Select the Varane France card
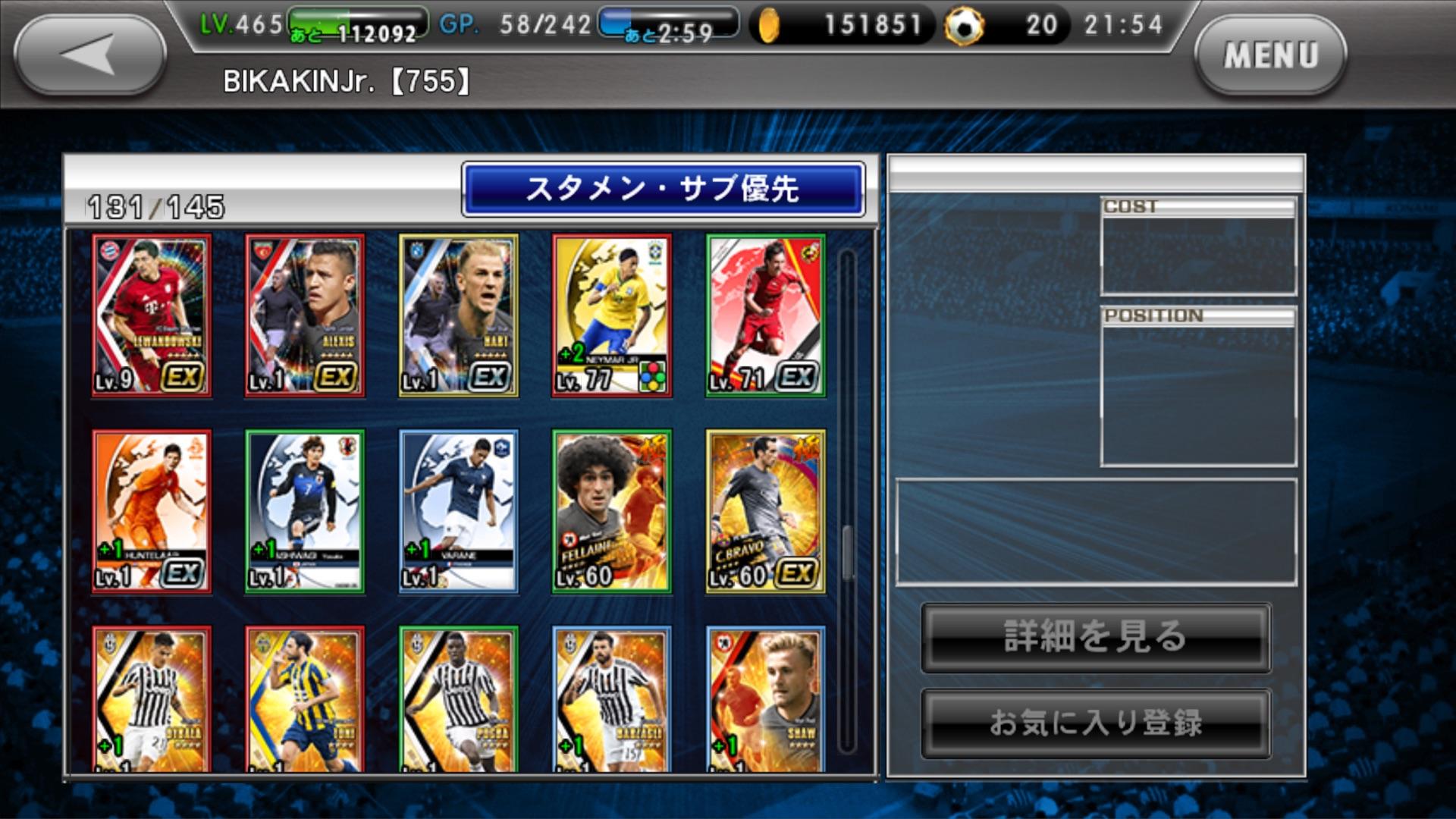The image size is (1456, 819). click(459, 511)
